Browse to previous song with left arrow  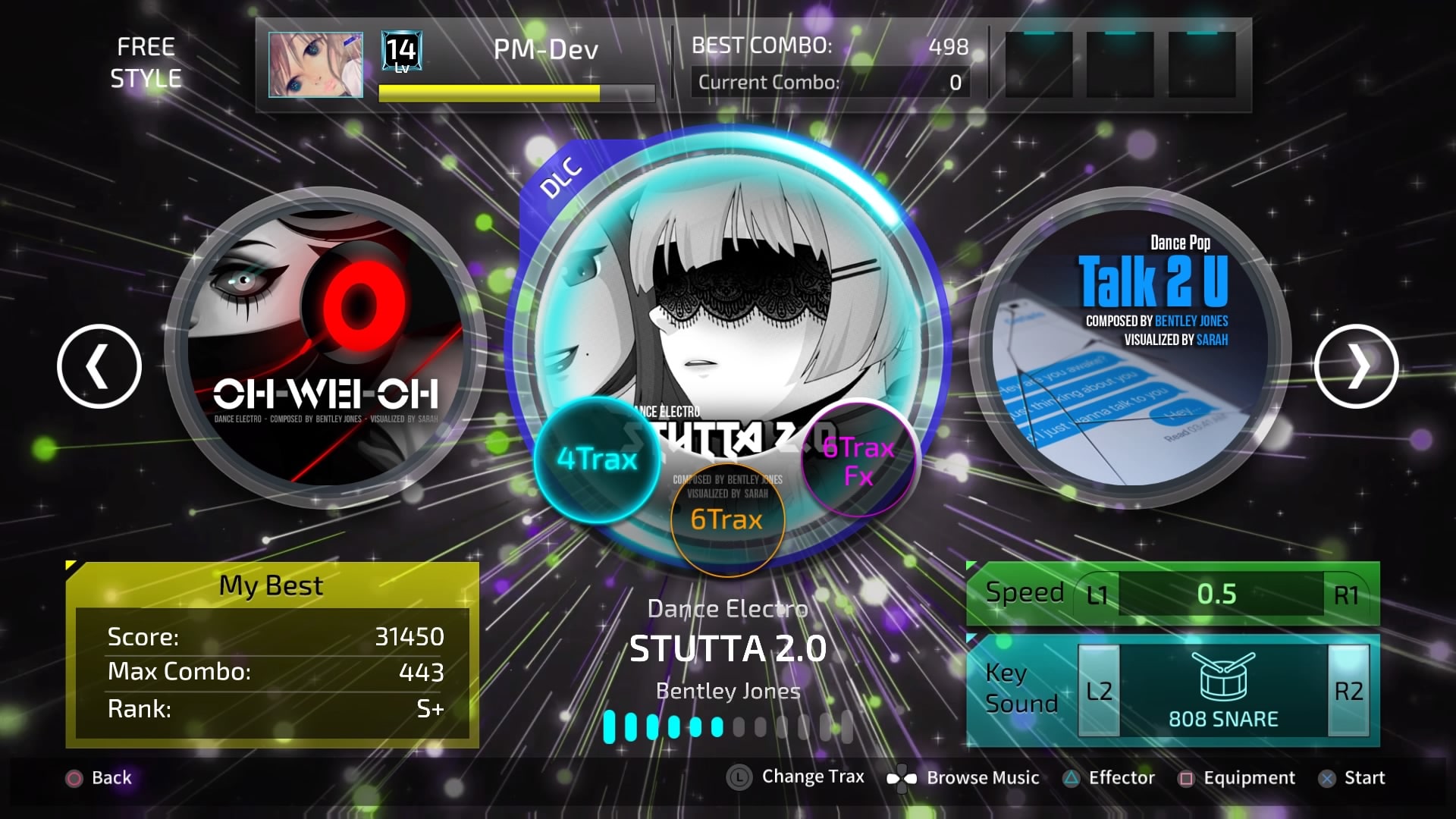(99, 365)
